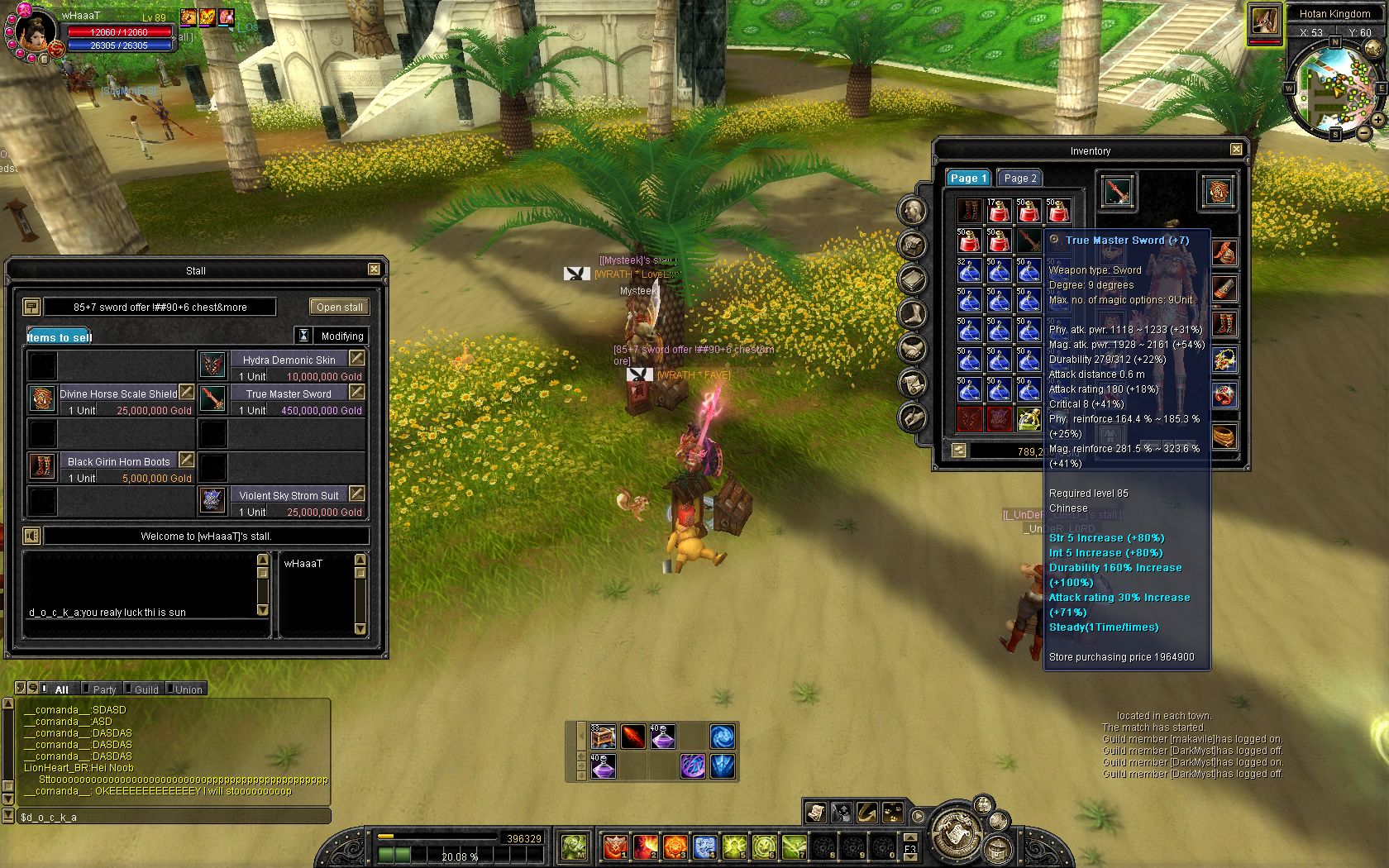The image size is (1389, 868).
Task: Select the Hydra Demonic Skin stall item
Action: click(x=213, y=366)
